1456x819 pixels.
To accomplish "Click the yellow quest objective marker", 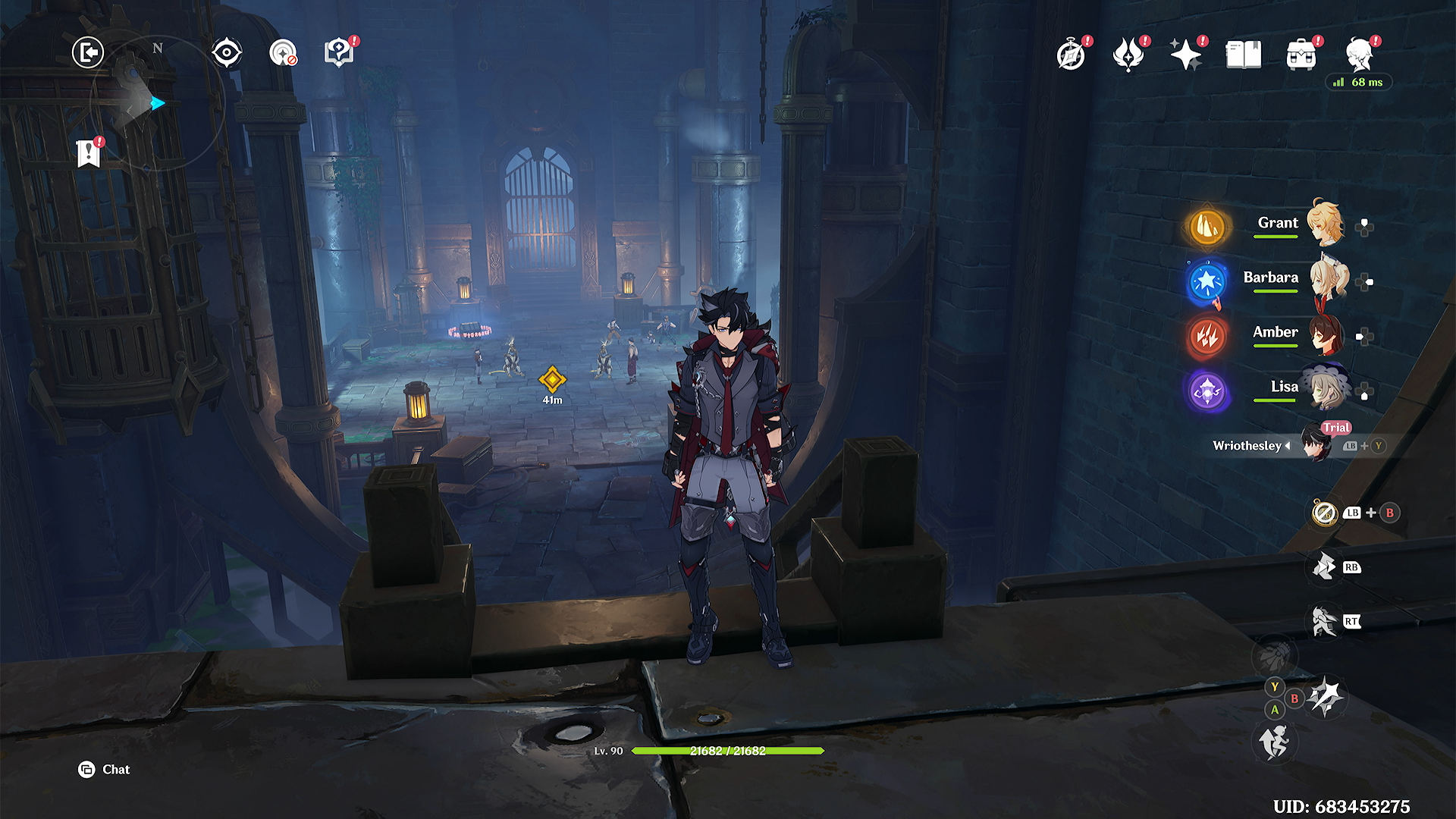I will [x=552, y=379].
